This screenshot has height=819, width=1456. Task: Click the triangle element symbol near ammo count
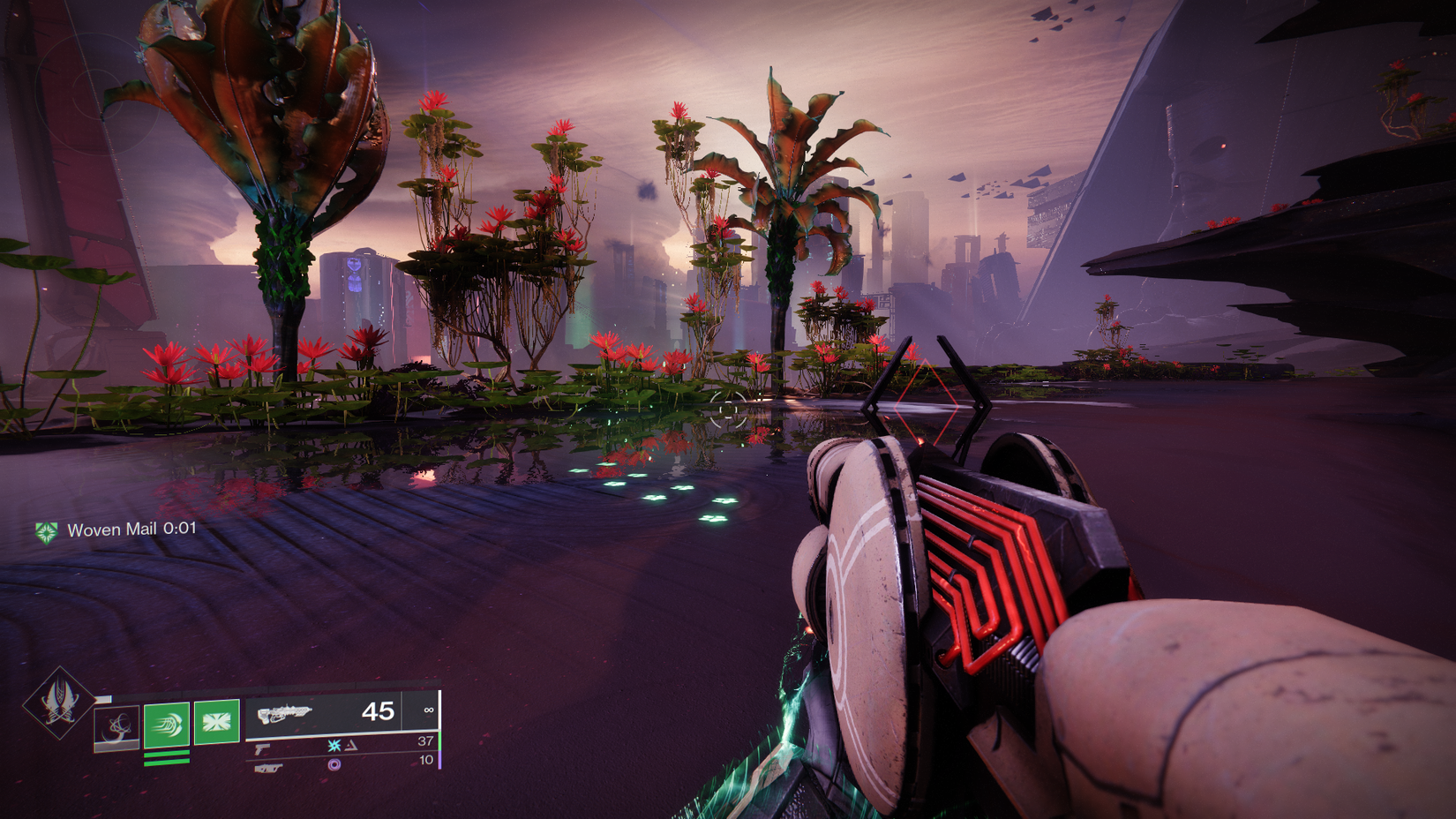[351, 746]
